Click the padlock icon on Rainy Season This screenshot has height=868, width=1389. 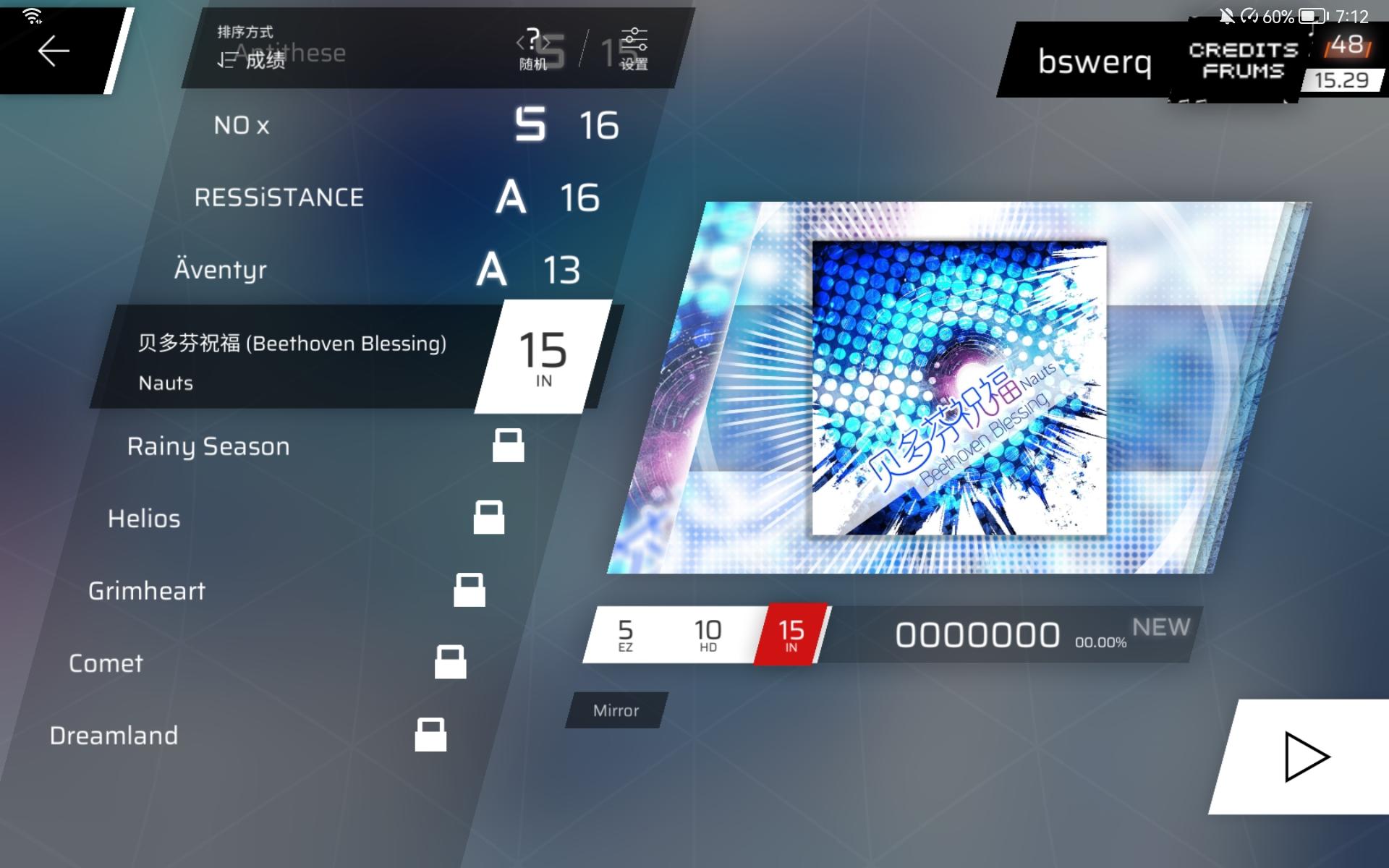tap(510, 446)
